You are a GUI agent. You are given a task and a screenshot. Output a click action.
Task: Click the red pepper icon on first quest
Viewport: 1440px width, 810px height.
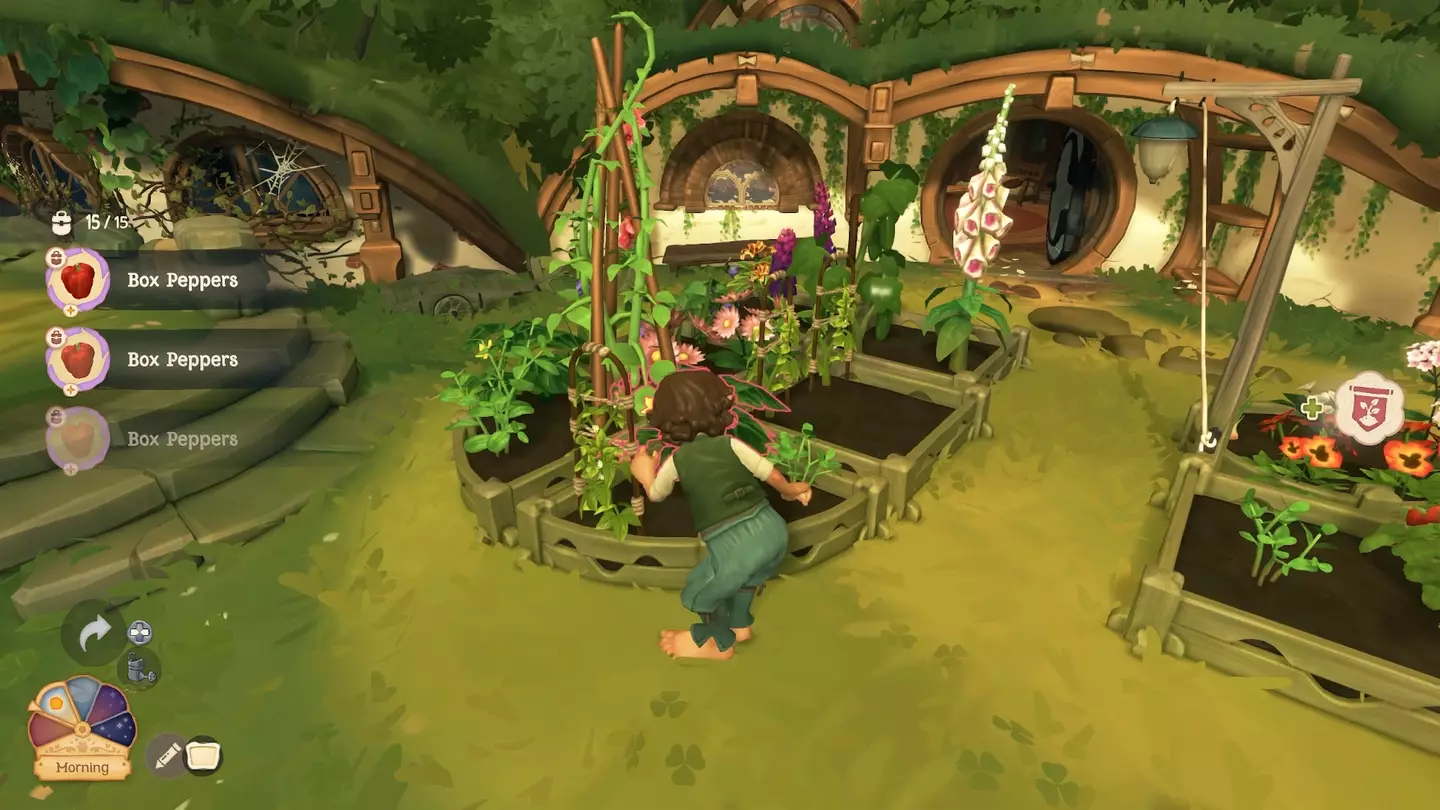(78, 280)
